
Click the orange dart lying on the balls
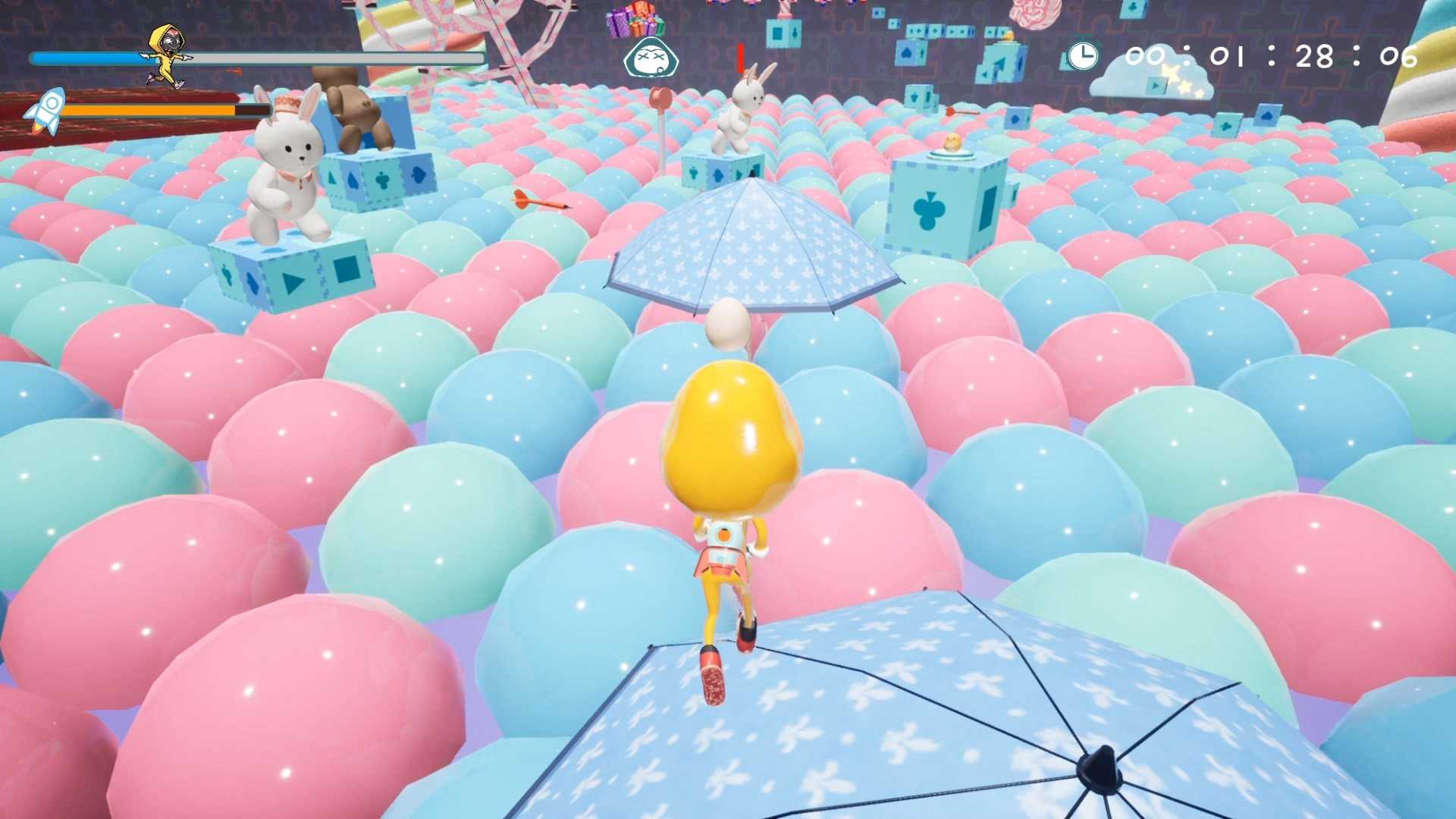point(538,201)
